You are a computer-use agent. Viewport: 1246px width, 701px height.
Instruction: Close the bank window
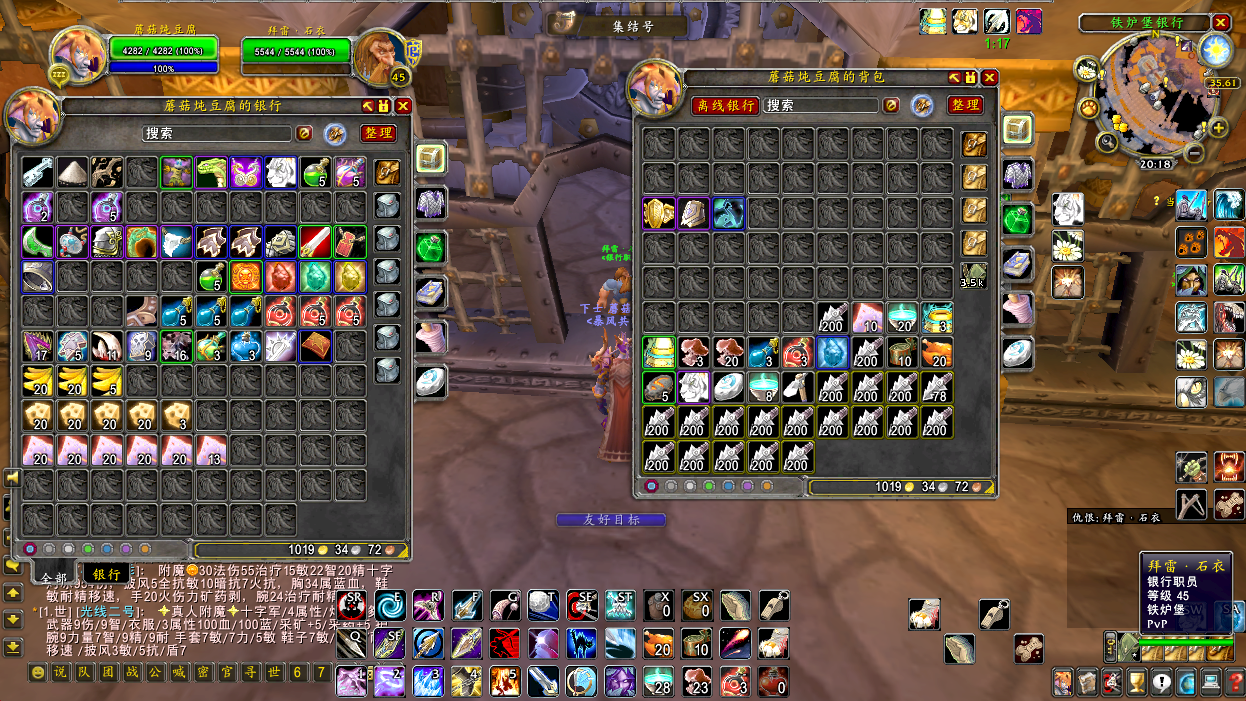[403, 105]
